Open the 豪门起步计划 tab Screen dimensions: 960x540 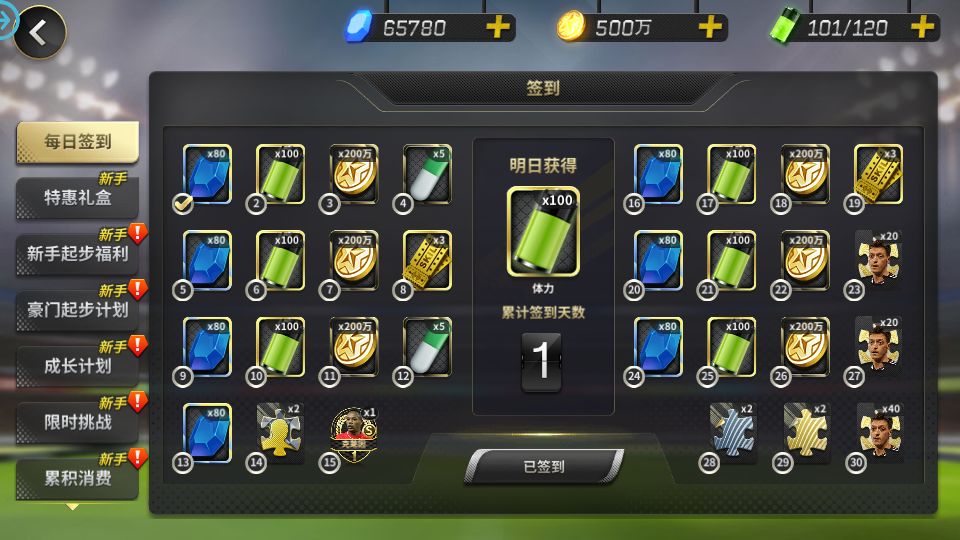pyautogui.click(x=77, y=309)
